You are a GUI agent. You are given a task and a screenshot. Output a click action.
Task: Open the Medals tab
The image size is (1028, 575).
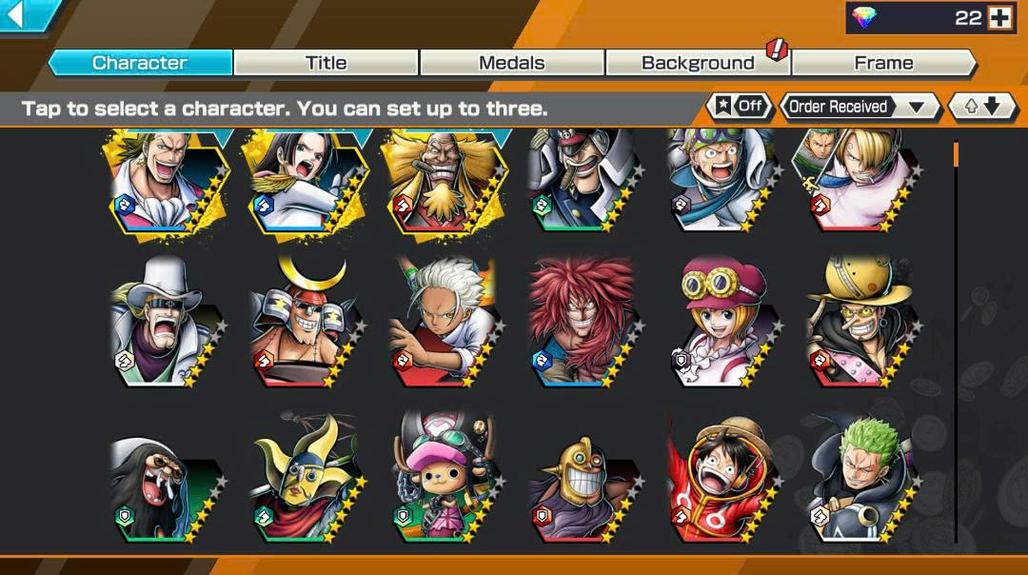(x=512, y=63)
